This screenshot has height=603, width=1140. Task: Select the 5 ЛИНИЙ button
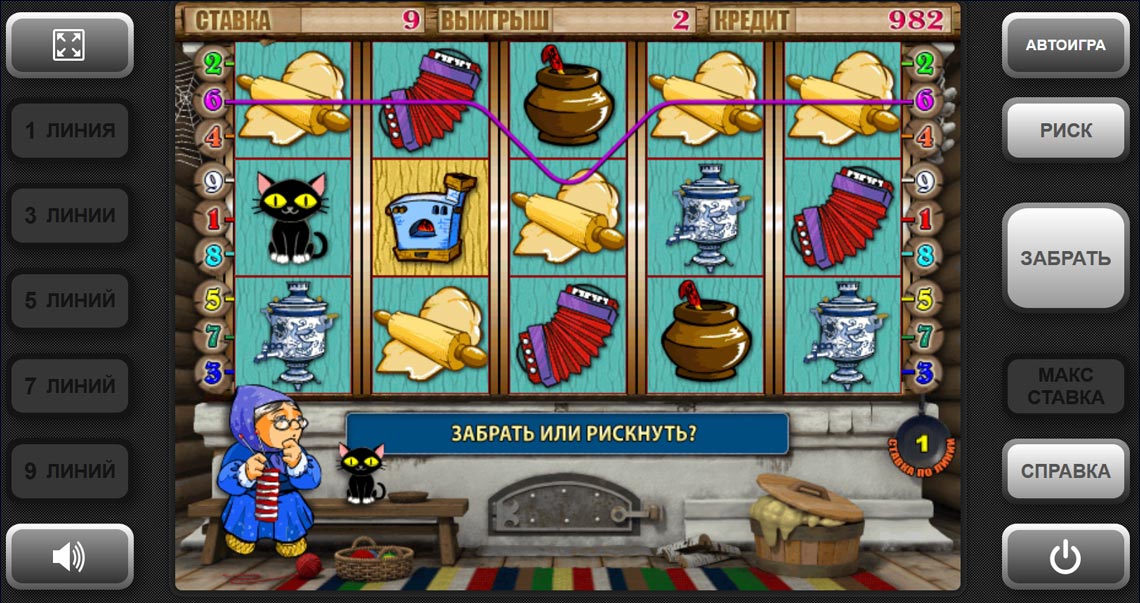(69, 300)
